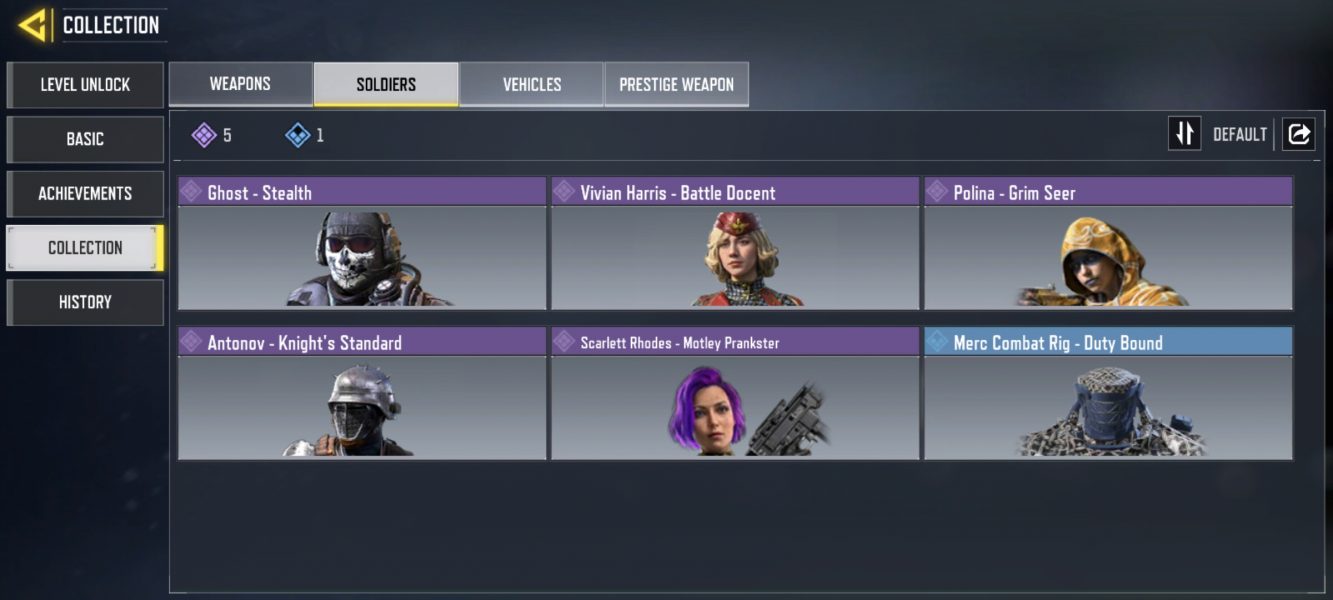Select the Basic menu entry

pyautogui.click(x=85, y=139)
